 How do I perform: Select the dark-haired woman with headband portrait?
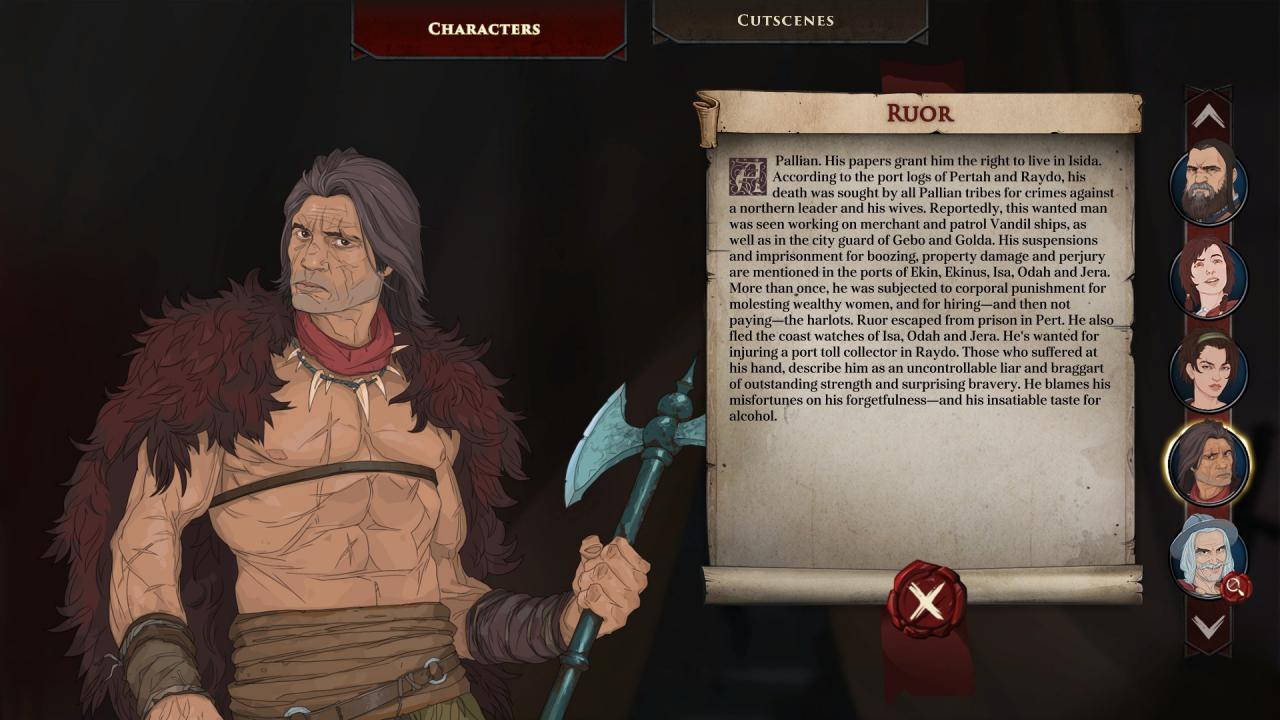(1208, 371)
